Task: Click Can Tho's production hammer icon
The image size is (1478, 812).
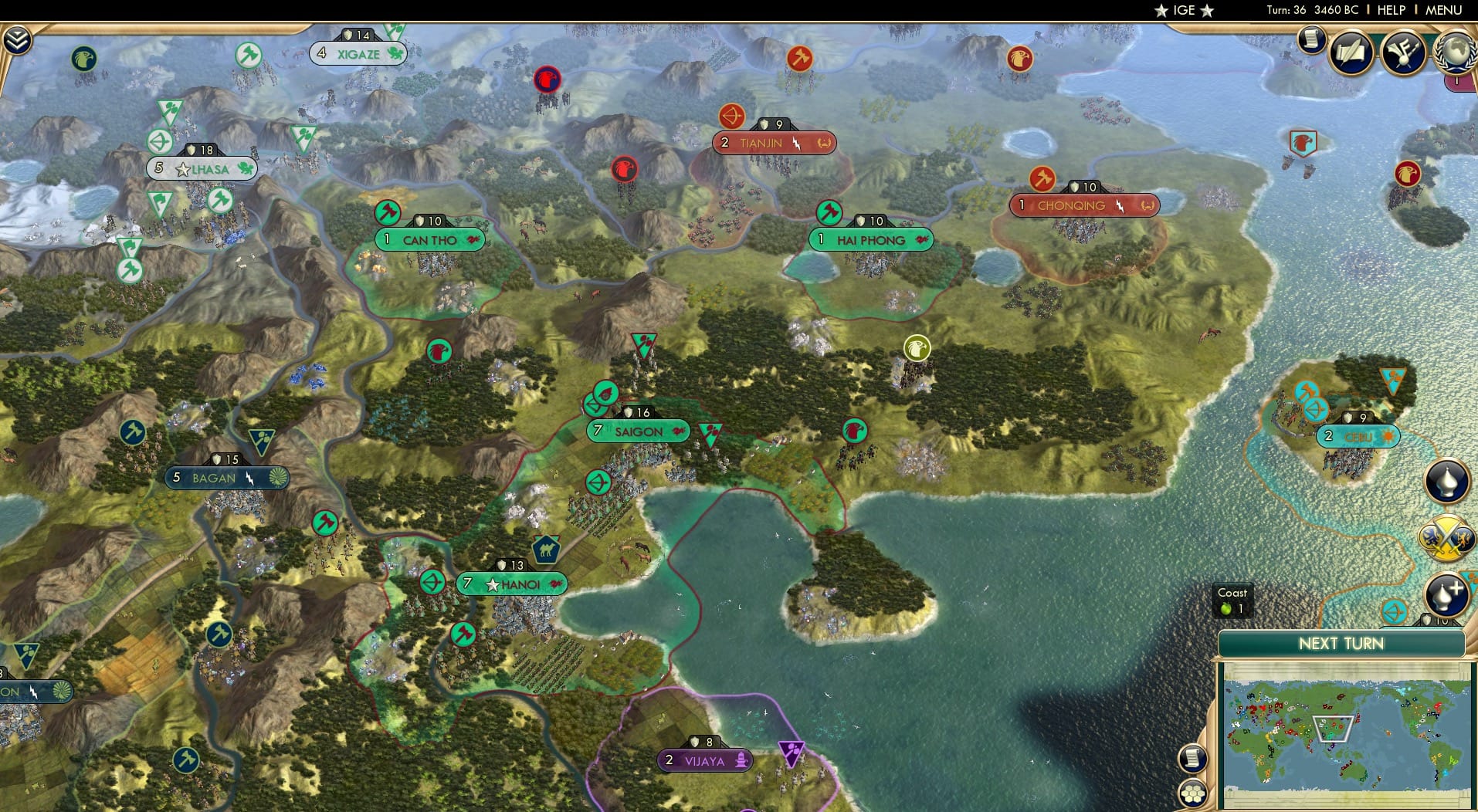Action: coord(387,213)
